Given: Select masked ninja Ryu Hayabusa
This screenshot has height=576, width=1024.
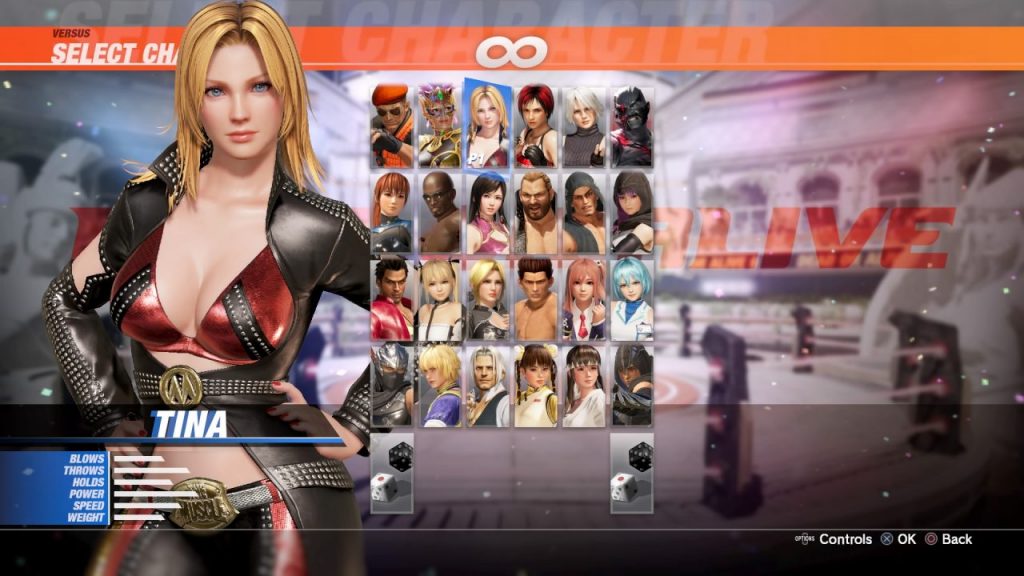Looking at the screenshot, I should point(392,385).
